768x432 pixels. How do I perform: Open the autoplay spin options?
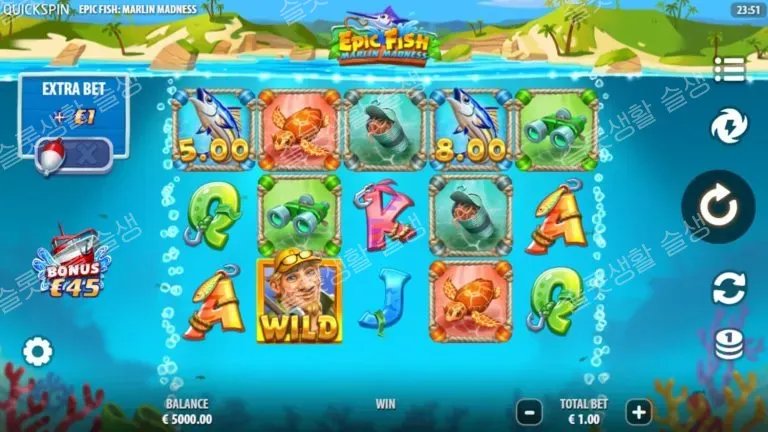(x=729, y=289)
